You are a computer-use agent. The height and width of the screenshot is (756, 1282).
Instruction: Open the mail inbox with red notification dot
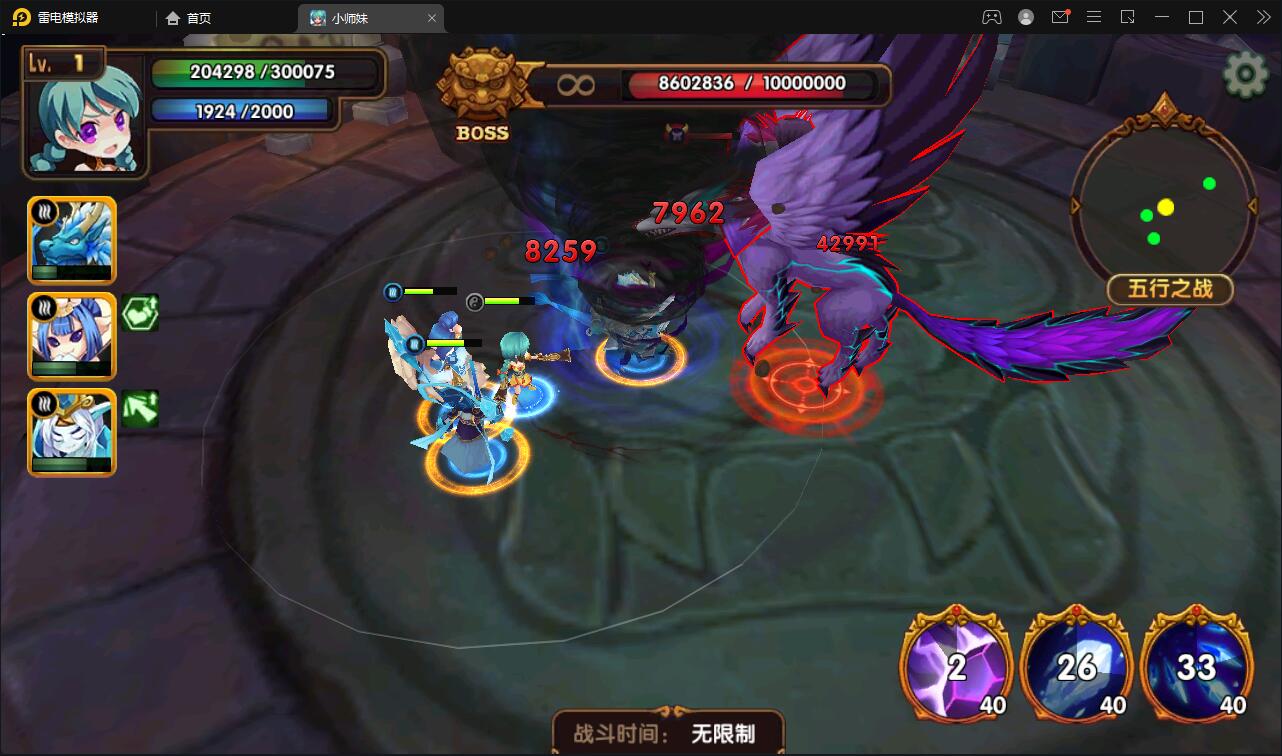point(1060,17)
